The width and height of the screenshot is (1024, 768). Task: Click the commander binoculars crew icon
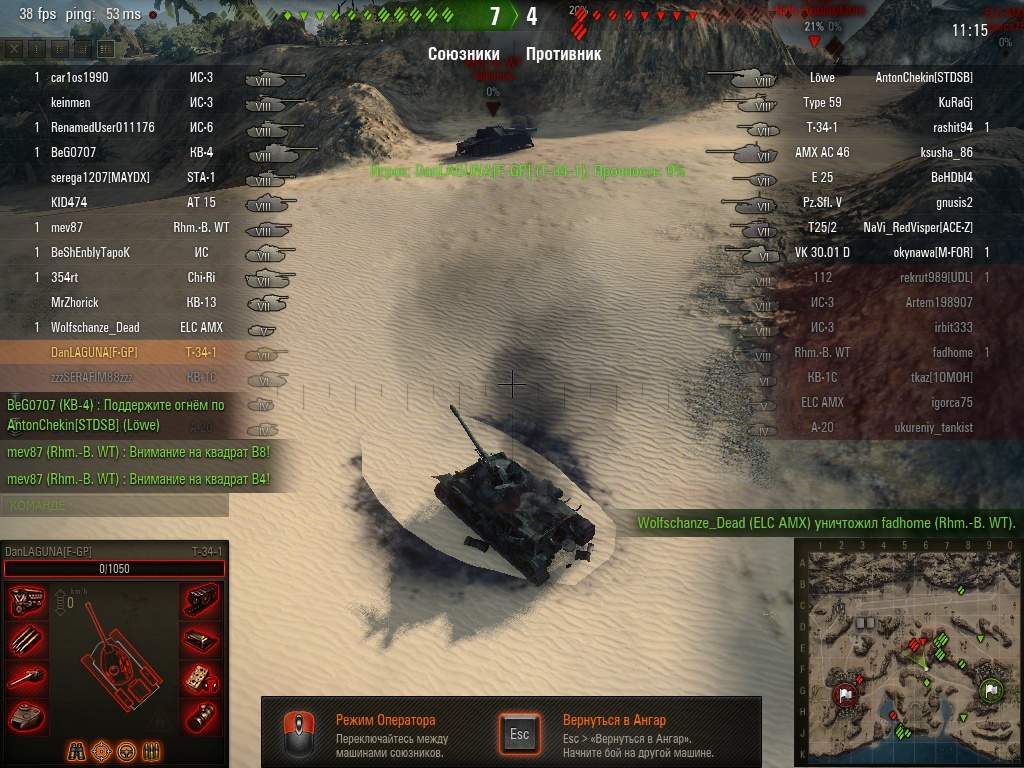tap(76, 750)
